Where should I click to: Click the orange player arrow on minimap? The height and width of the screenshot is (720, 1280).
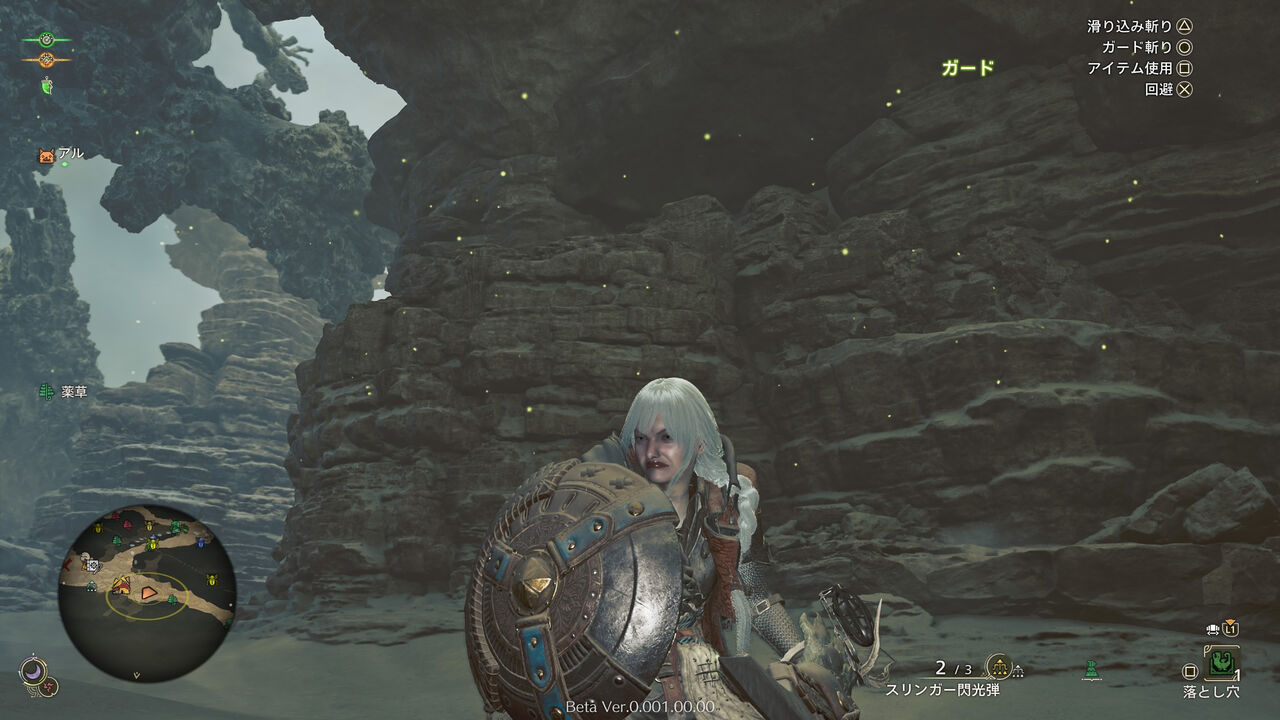148,593
